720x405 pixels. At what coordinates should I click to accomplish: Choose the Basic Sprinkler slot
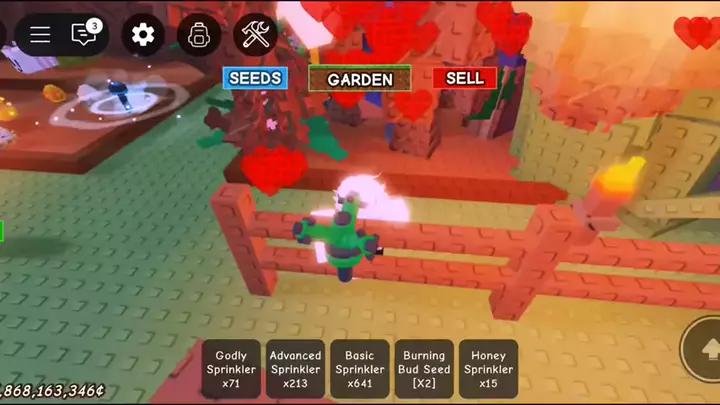tap(359, 369)
